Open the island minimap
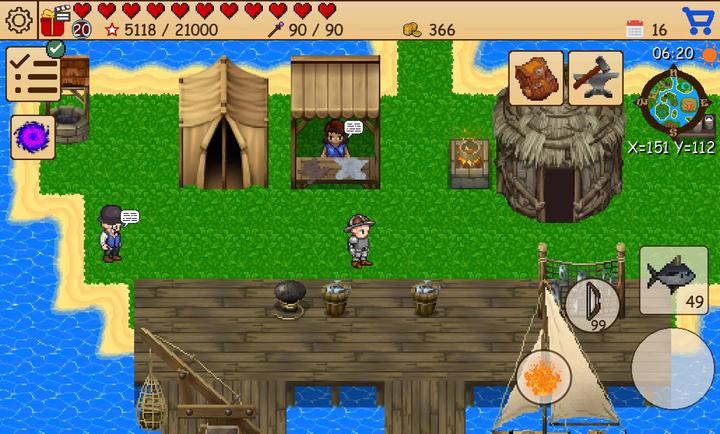720x434 pixels. pyautogui.click(x=672, y=104)
